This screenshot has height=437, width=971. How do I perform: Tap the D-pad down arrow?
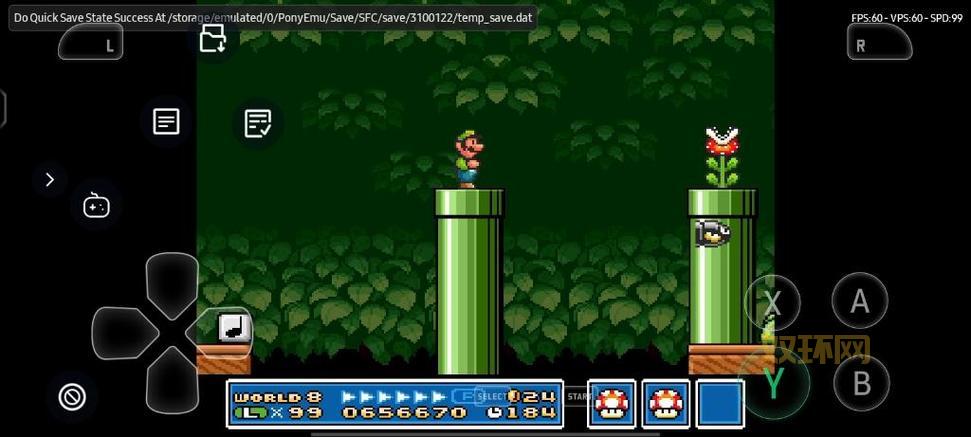[172, 381]
